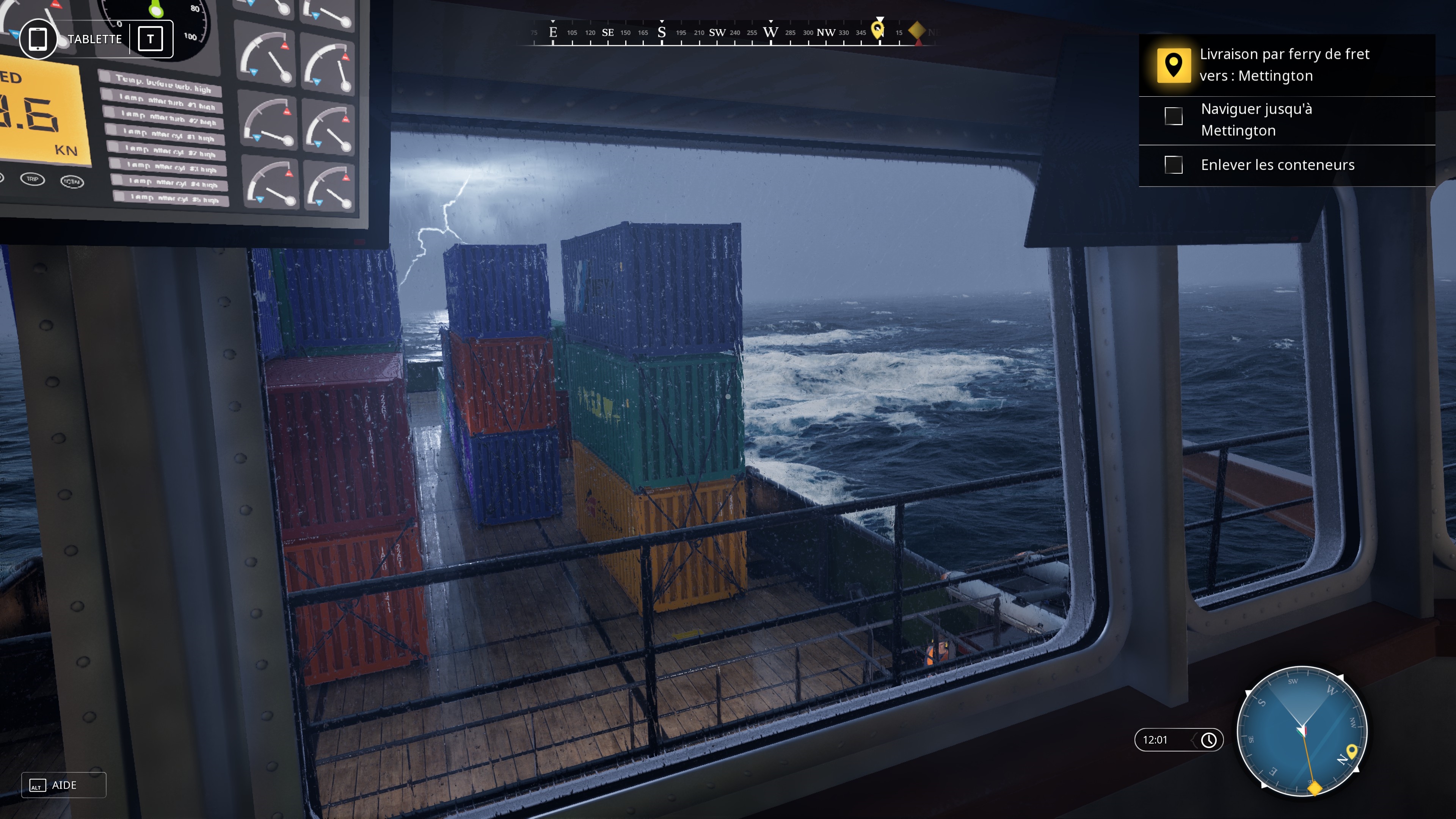The image size is (1456, 819).
Task: Tick the Enlever les conteneurs checkbox
Action: (1174, 165)
